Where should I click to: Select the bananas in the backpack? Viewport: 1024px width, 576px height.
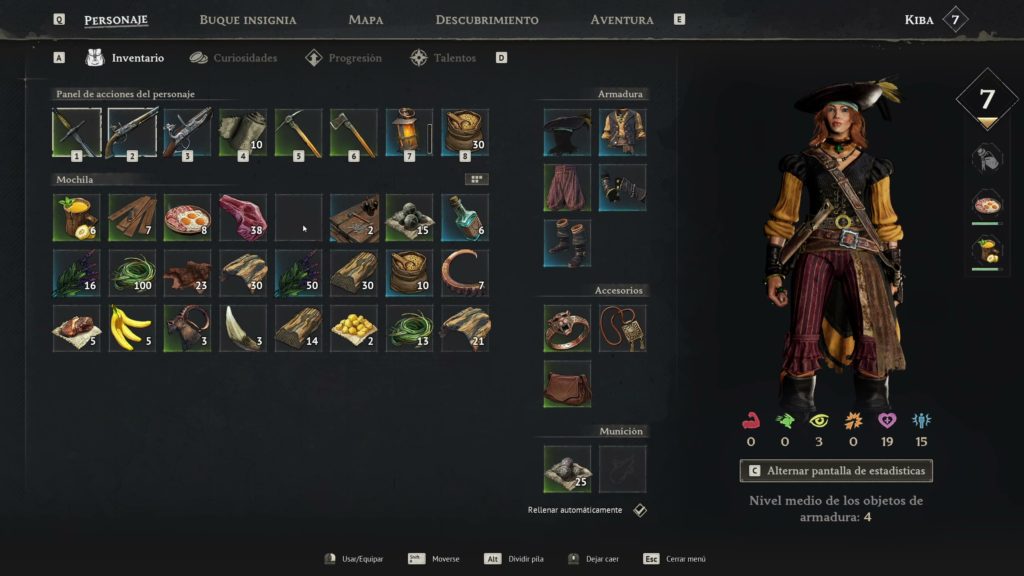tap(131, 329)
